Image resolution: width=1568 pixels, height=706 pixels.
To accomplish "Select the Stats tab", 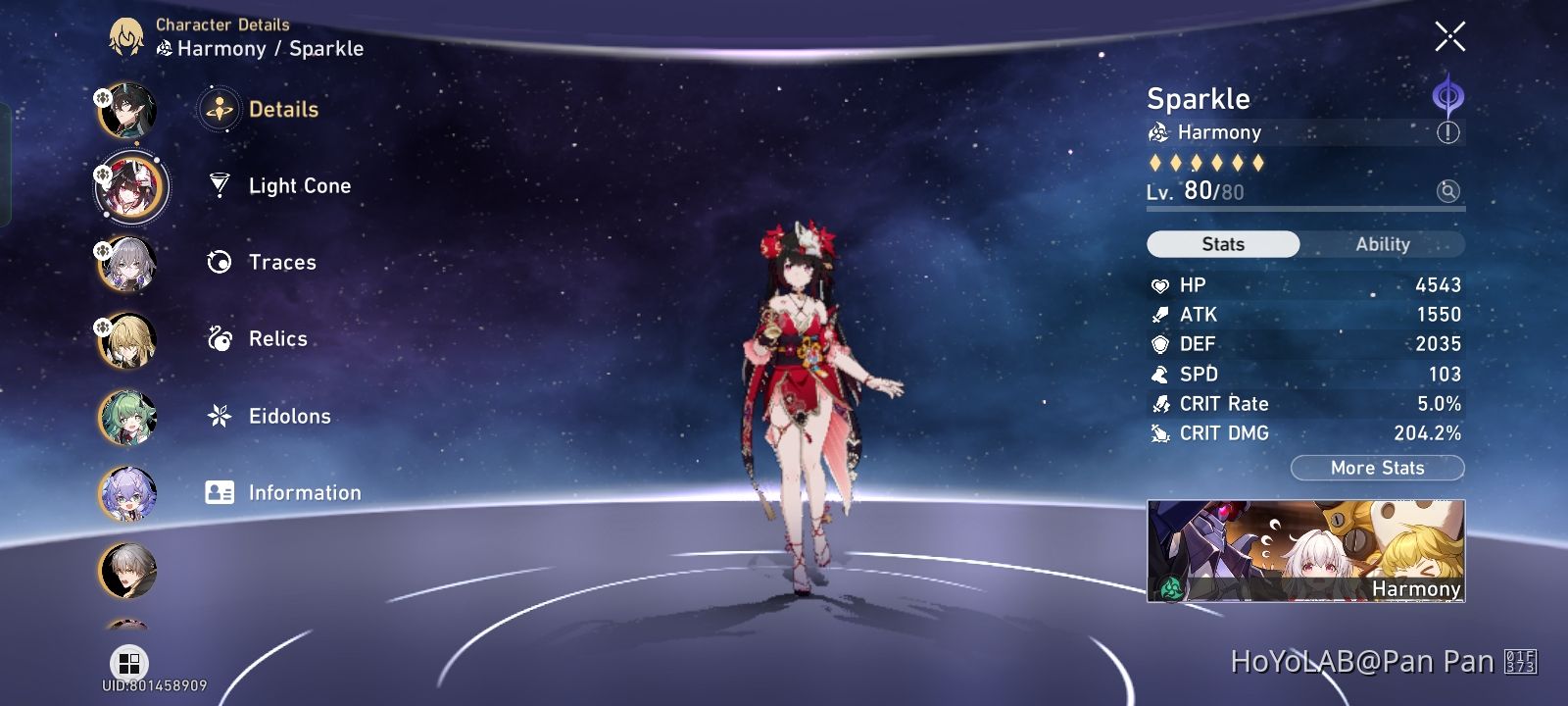I will (1222, 243).
